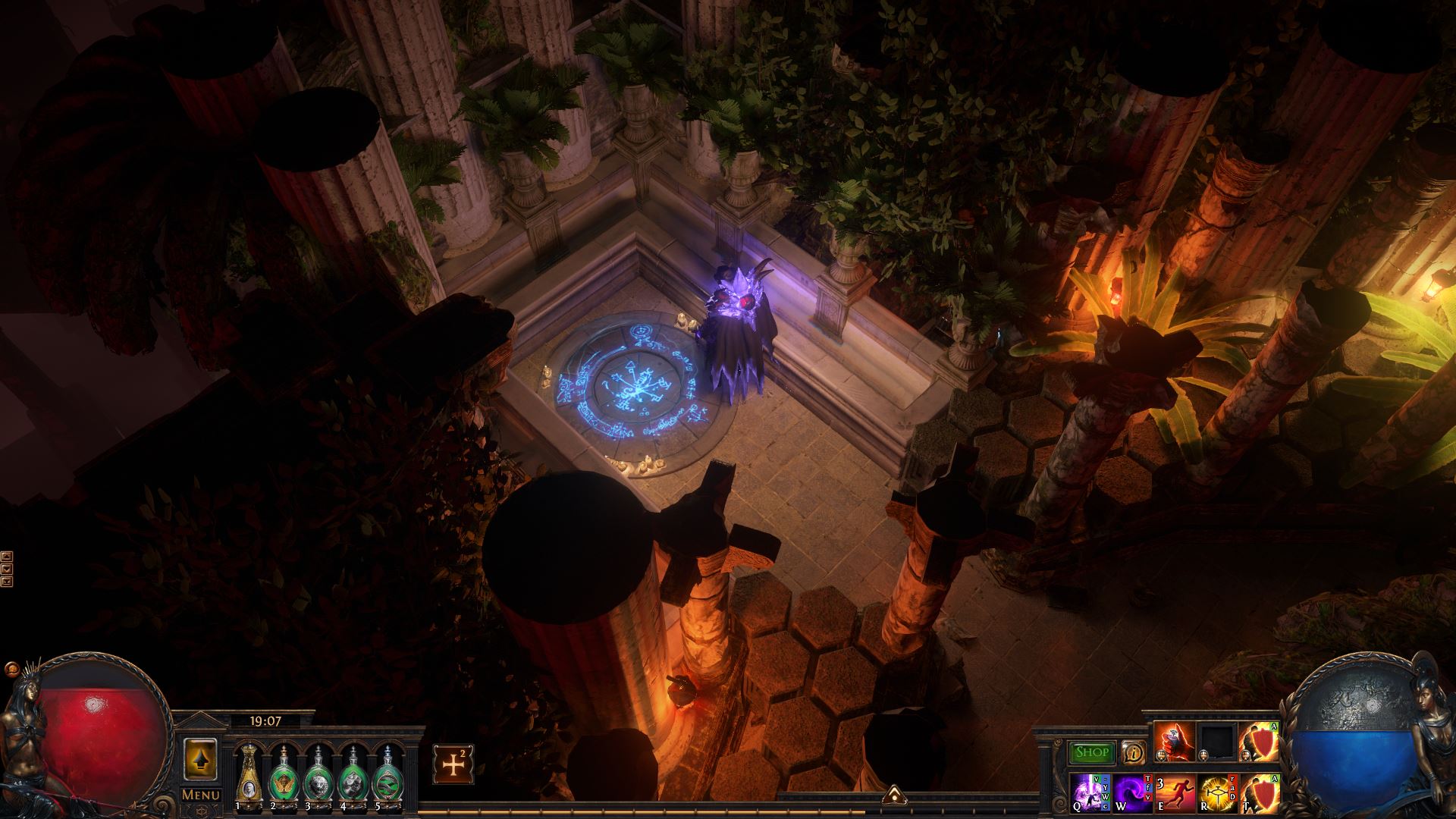1456x819 pixels.
Task: Select the red hand skill icon
Action: tap(1174, 742)
